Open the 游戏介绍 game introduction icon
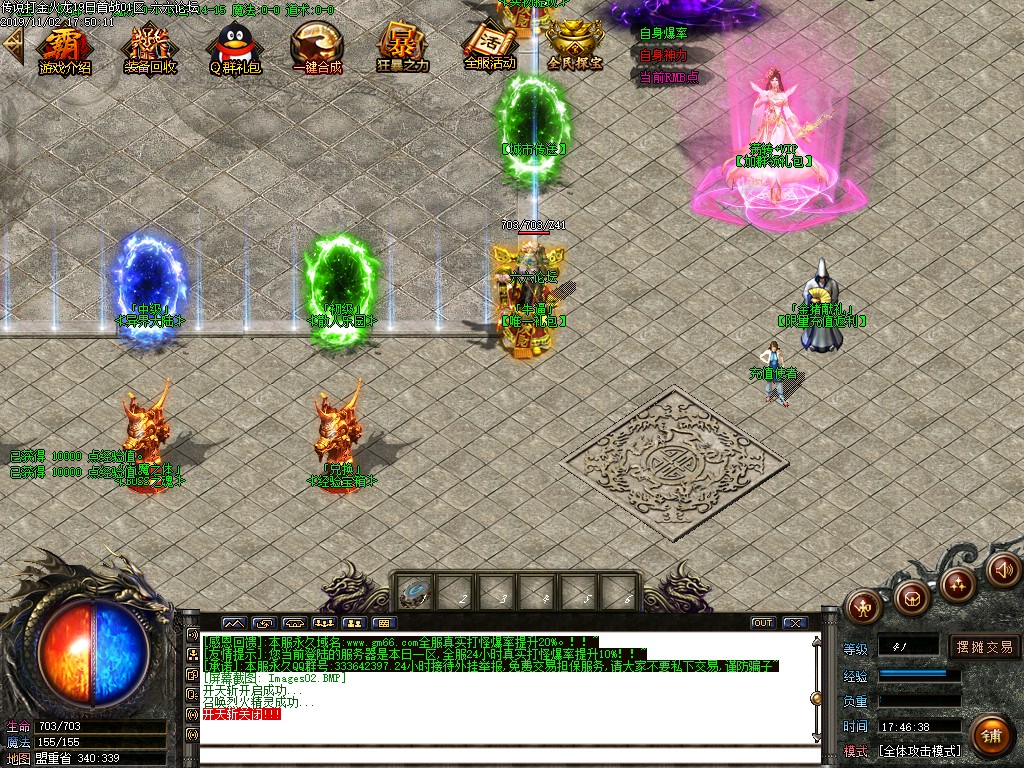This screenshot has height=768, width=1024. (x=65, y=48)
